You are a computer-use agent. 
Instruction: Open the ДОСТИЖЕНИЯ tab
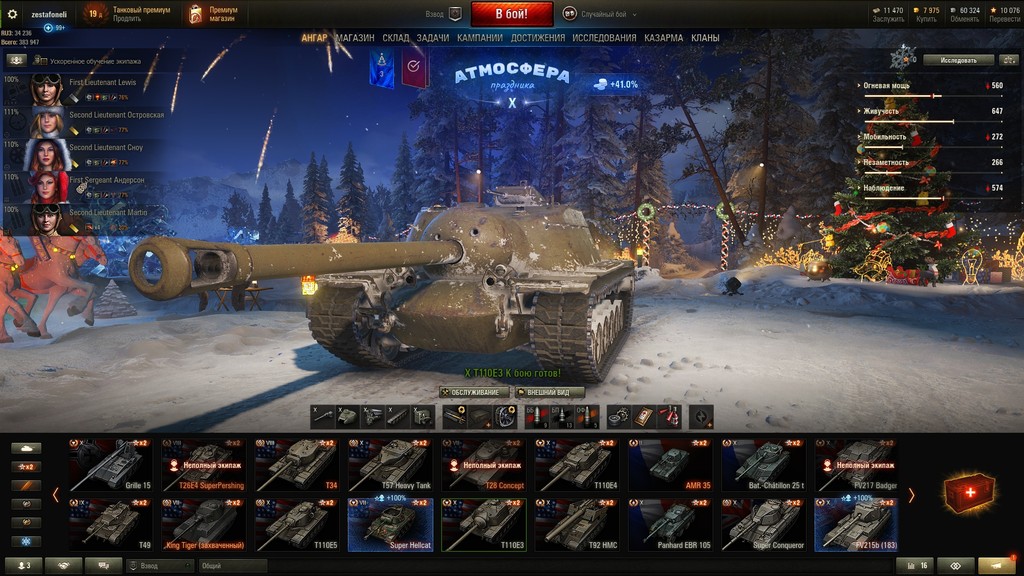(538, 38)
